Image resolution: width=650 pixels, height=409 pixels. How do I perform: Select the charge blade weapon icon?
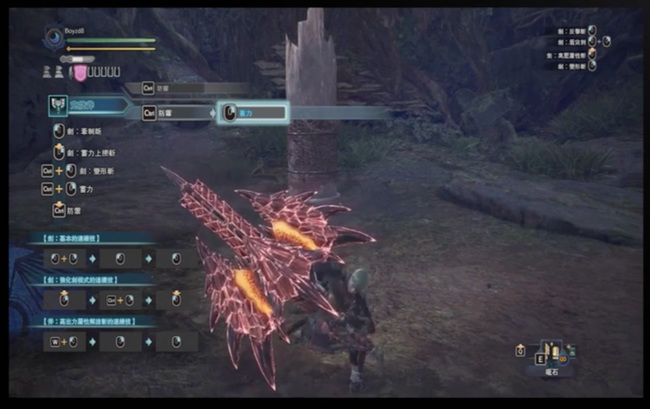point(58,104)
